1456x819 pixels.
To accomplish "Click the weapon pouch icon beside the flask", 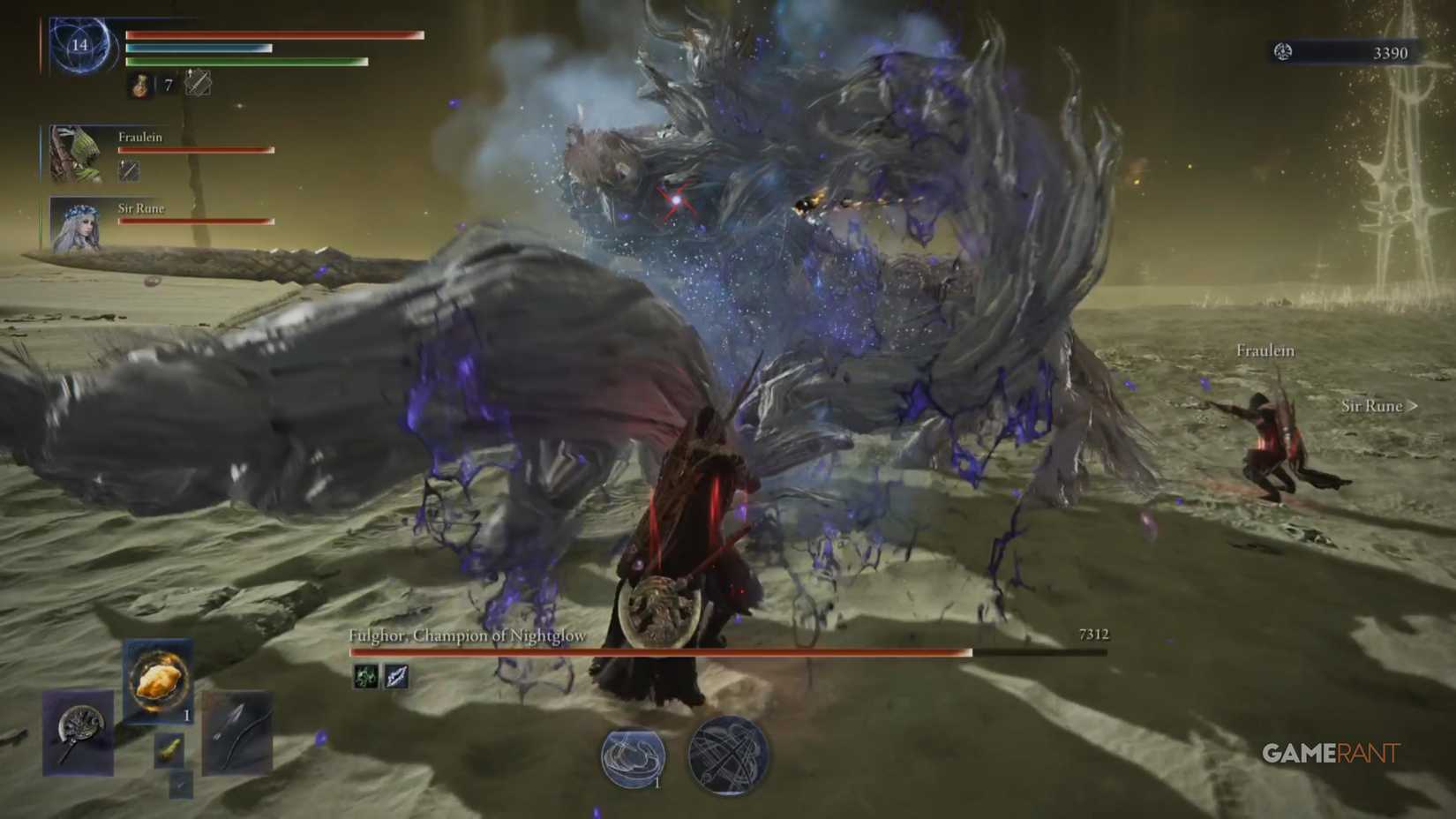I will click(x=198, y=82).
